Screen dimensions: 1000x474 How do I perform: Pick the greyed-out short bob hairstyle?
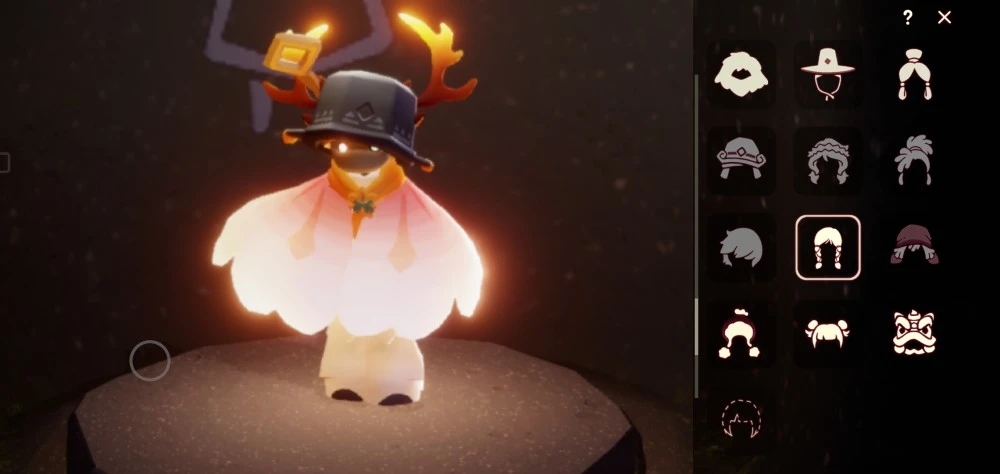point(741,247)
